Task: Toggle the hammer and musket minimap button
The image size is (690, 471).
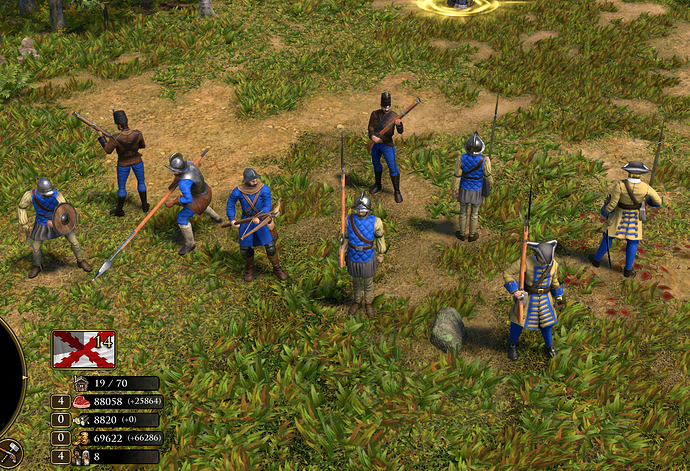Action: point(8,454)
